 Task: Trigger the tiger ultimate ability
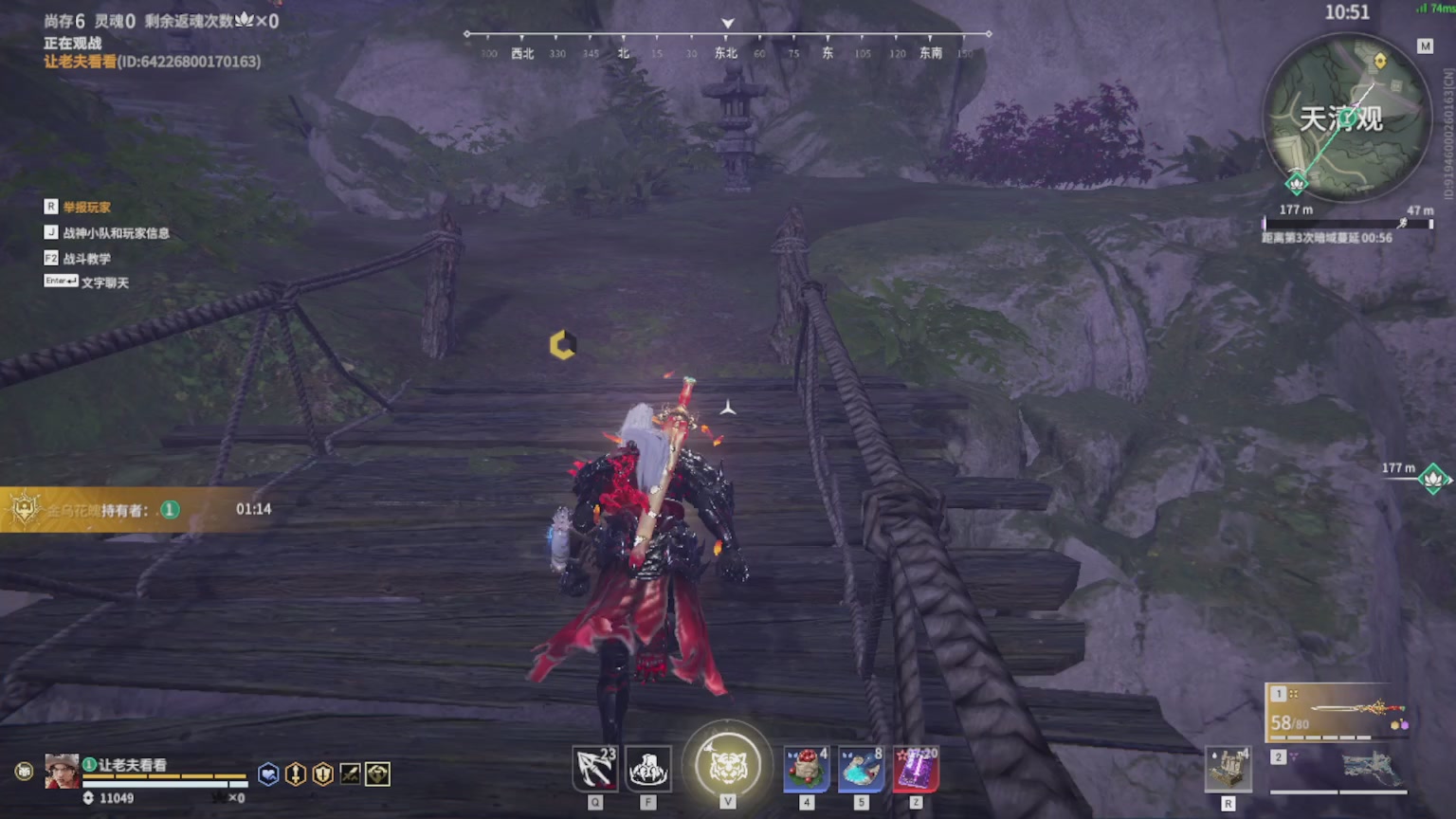coord(728,766)
